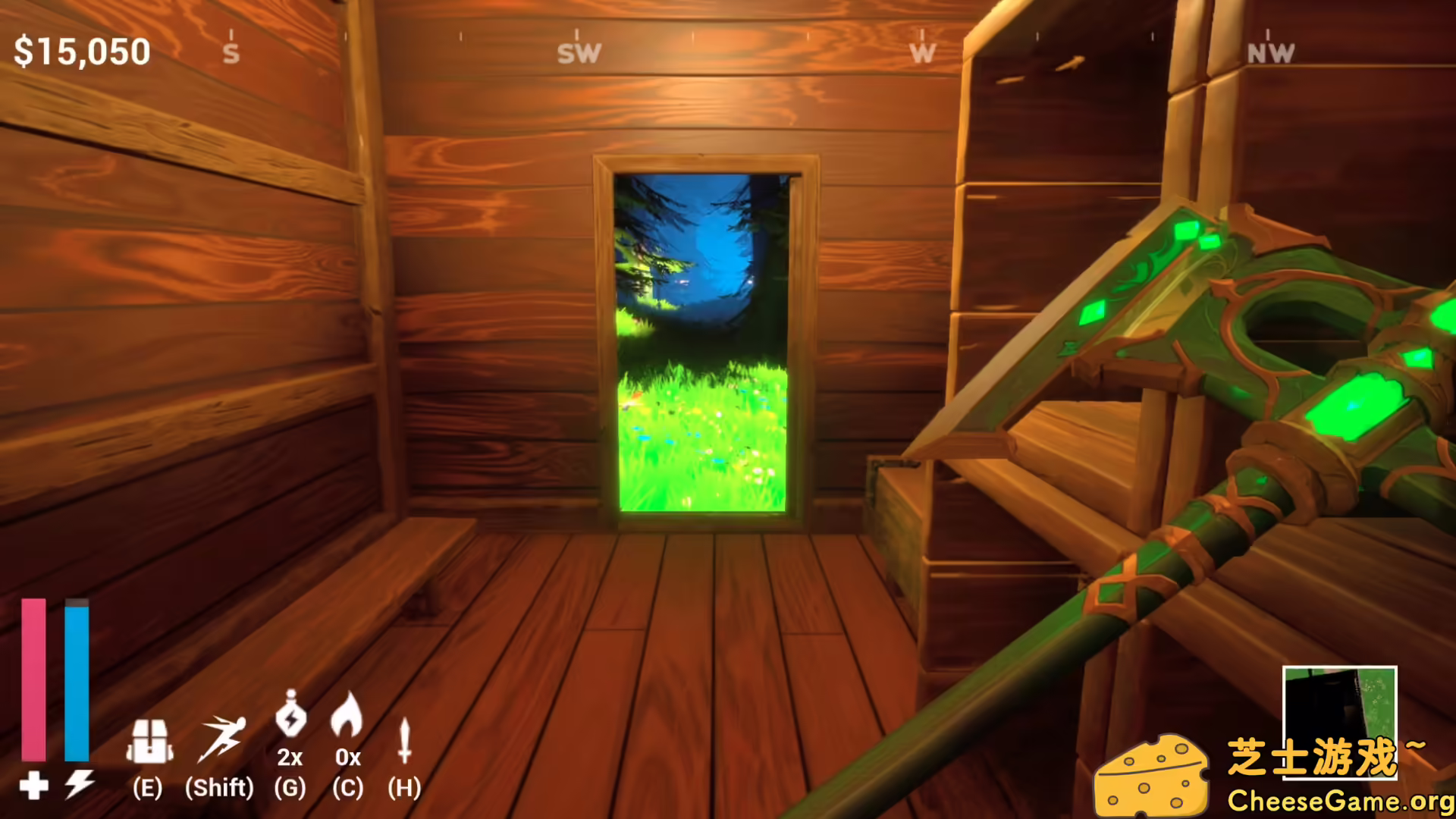Click the minimap preview thumbnail

point(1341,709)
